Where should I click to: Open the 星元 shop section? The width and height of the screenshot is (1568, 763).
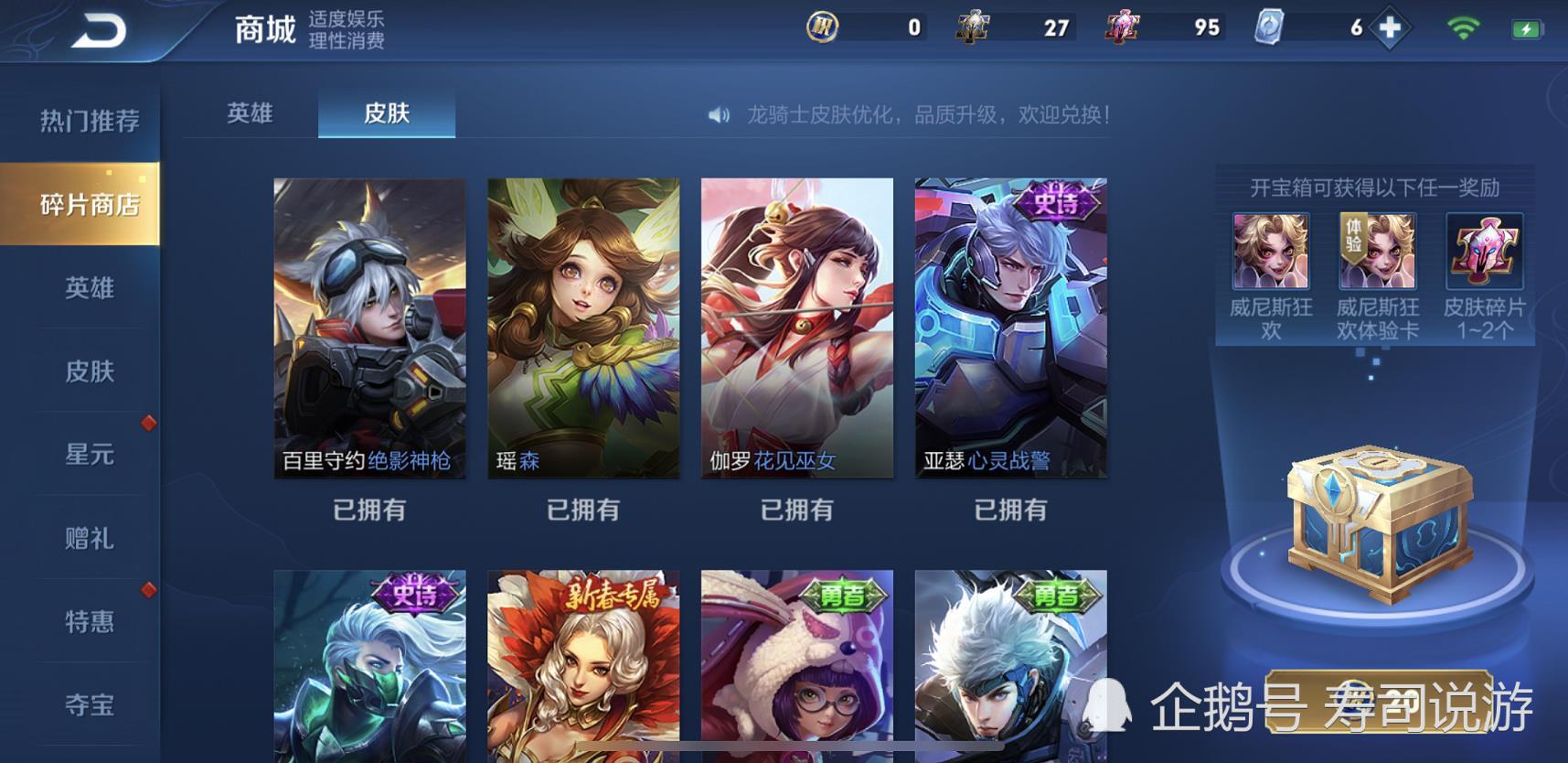point(89,455)
